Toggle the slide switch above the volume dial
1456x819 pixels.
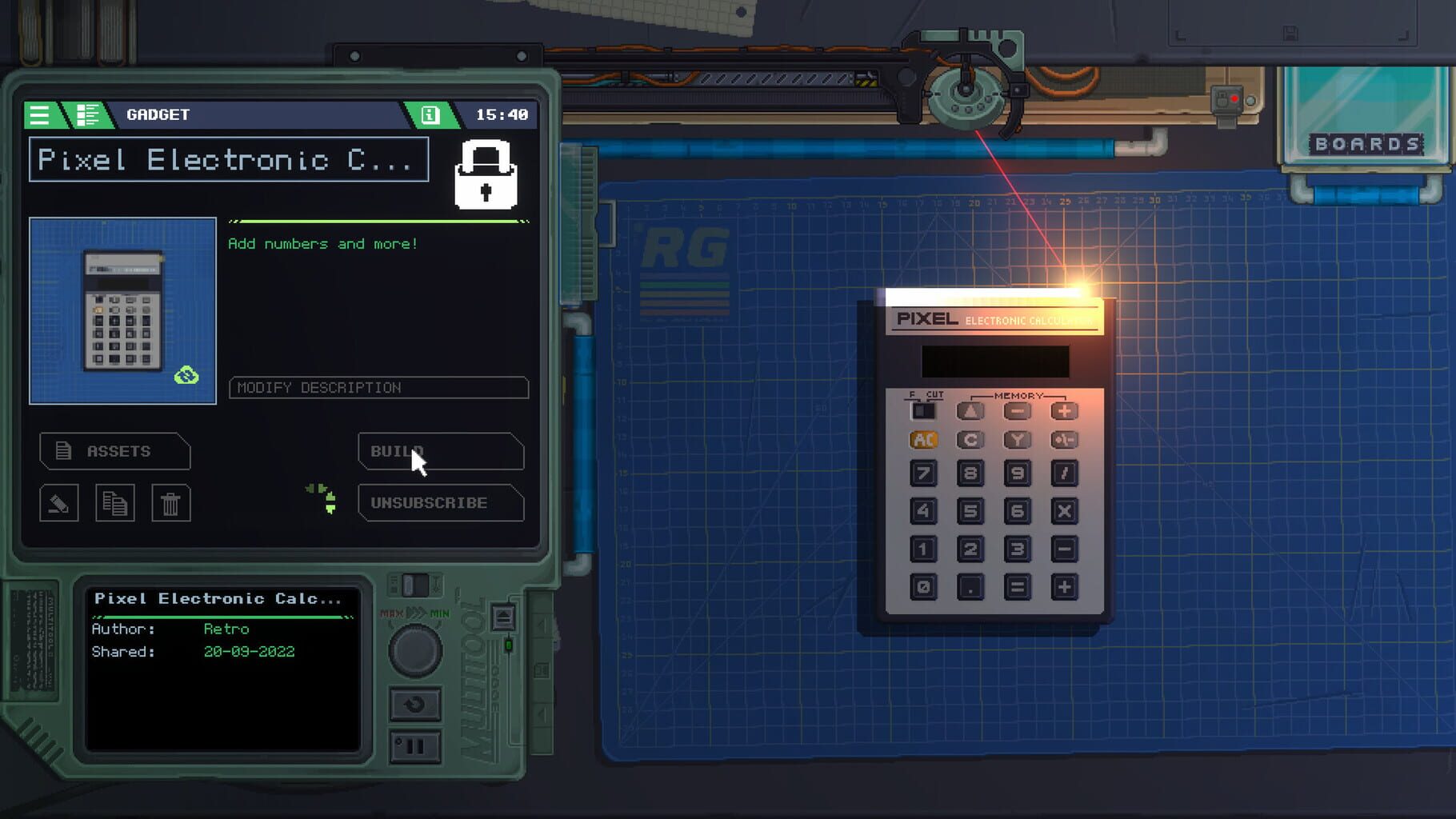click(x=416, y=585)
